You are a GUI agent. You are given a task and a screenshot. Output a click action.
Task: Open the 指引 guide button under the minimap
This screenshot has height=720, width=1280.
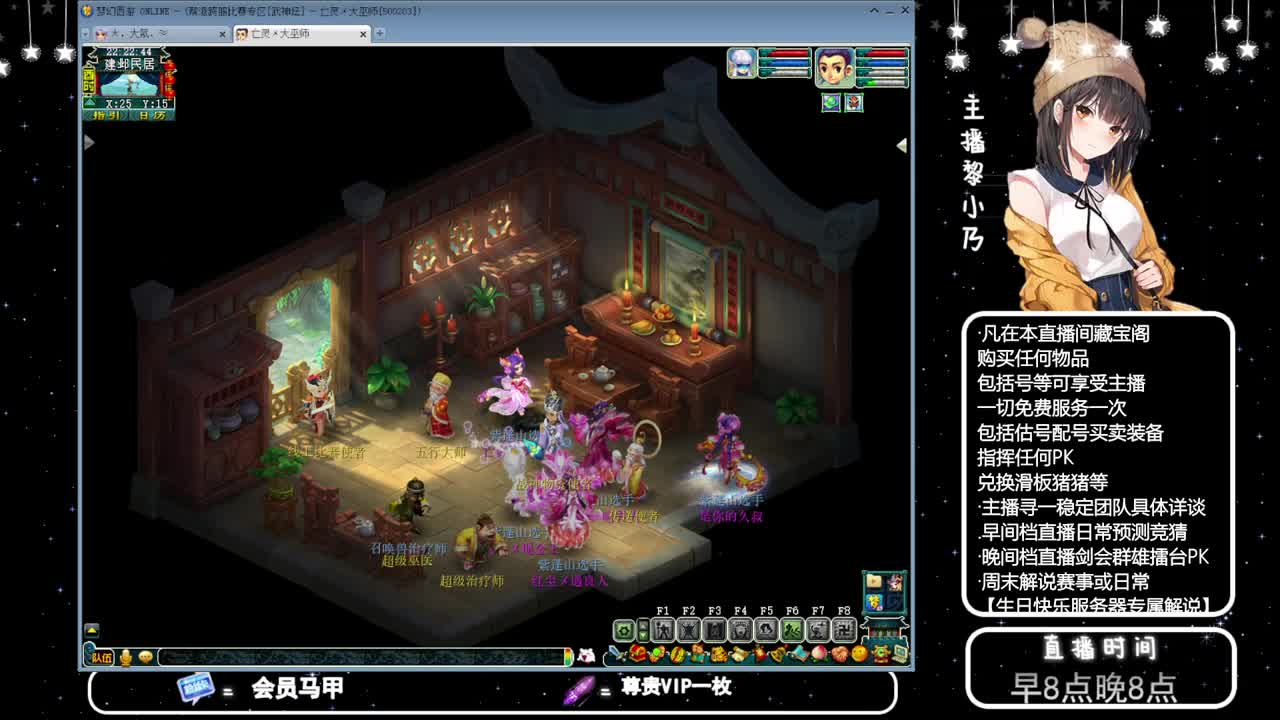(107, 115)
